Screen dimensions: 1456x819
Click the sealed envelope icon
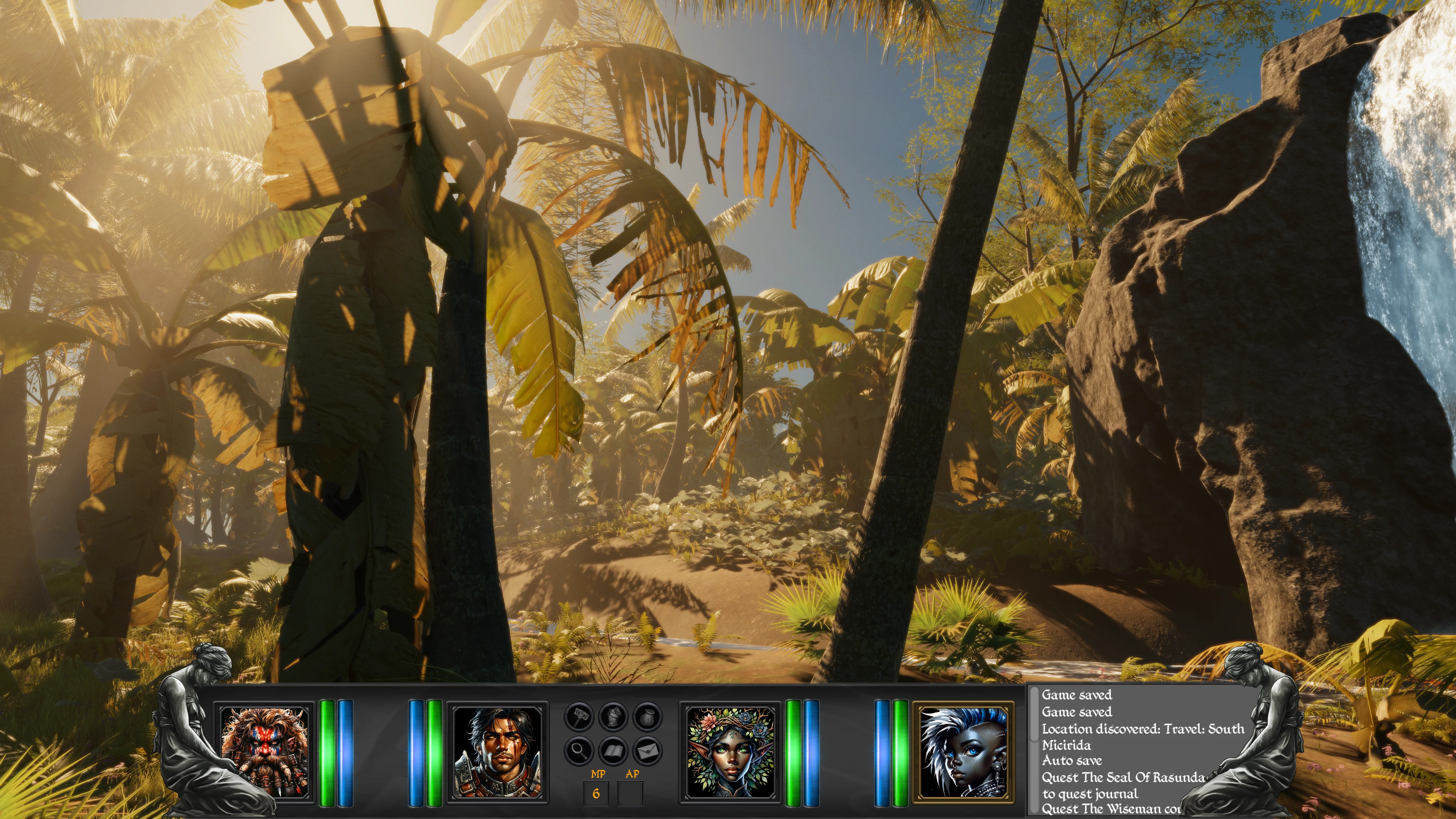tap(647, 751)
